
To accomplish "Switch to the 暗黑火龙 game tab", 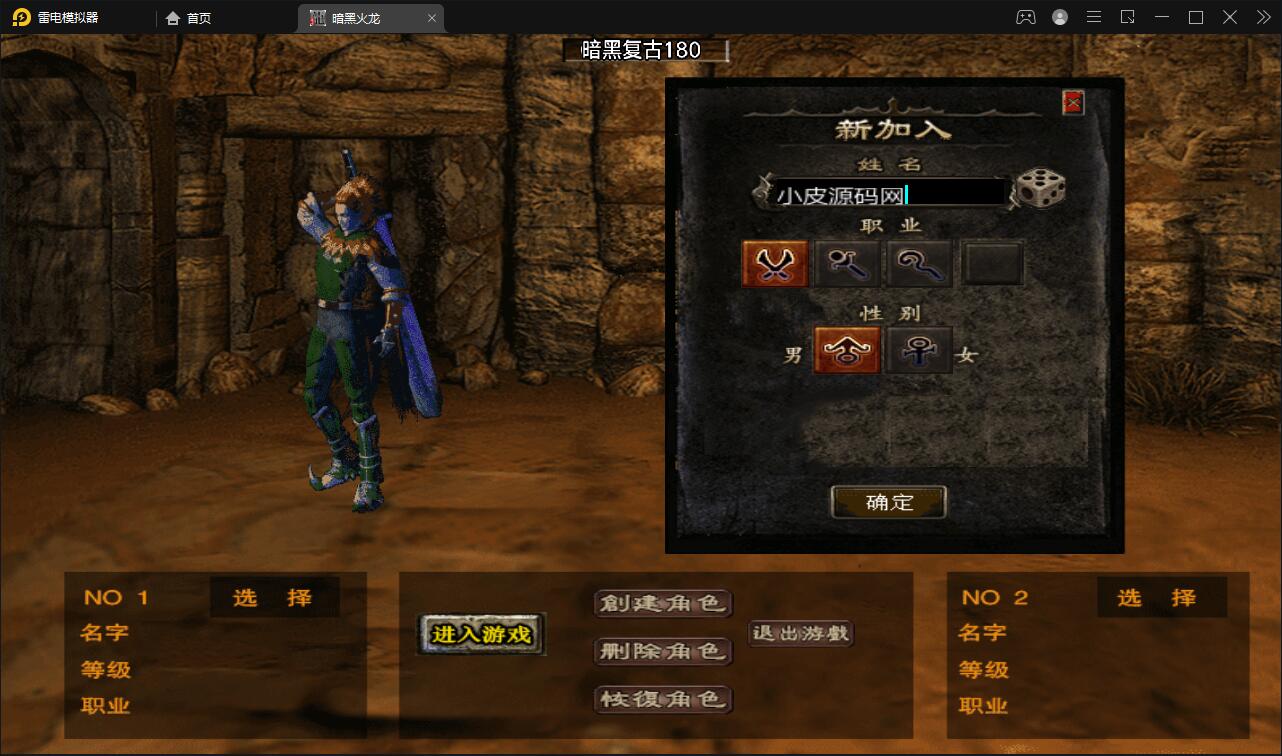I will (x=357, y=17).
